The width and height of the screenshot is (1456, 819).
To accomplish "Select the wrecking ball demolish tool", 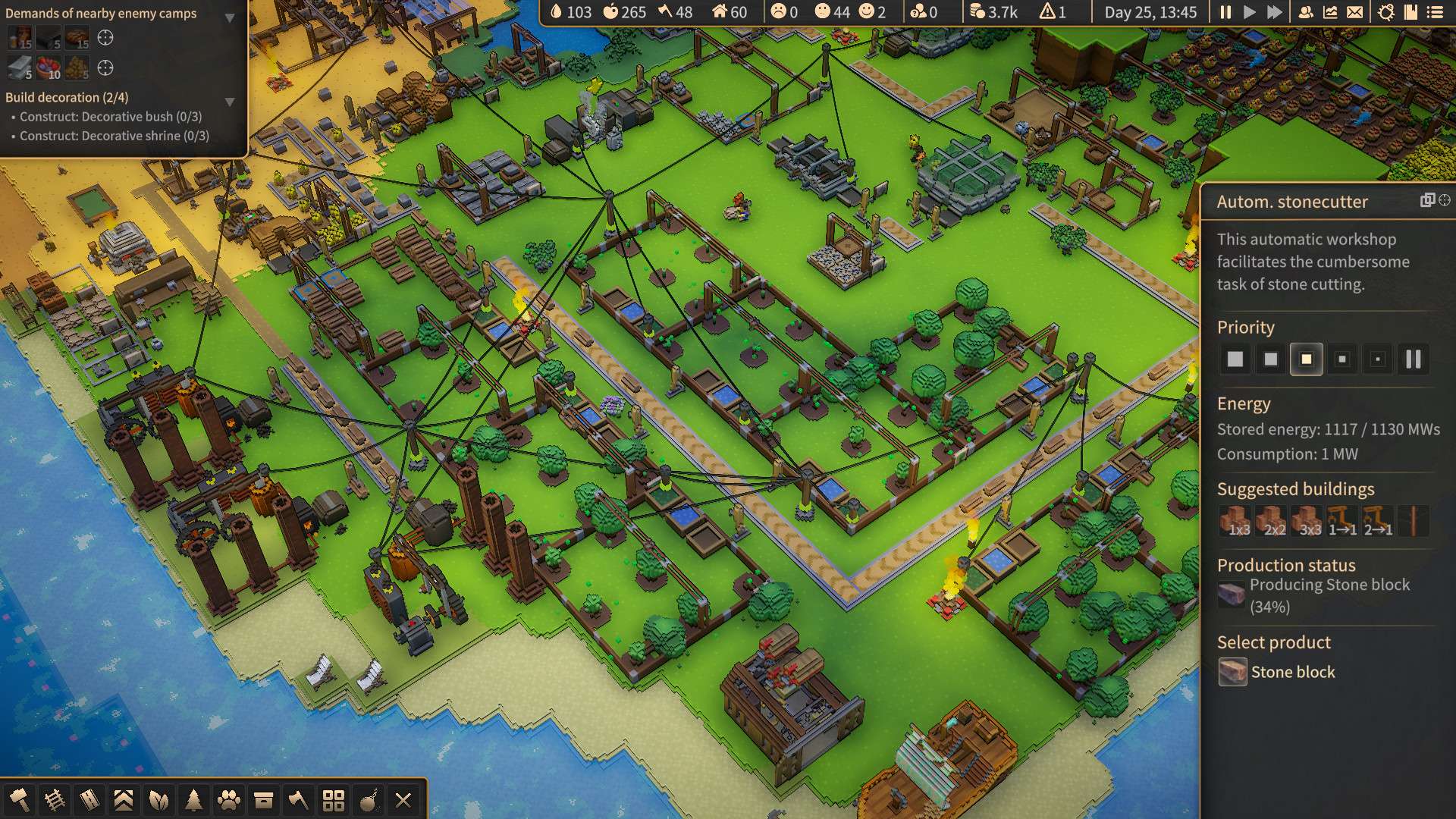I will coord(369,799).
